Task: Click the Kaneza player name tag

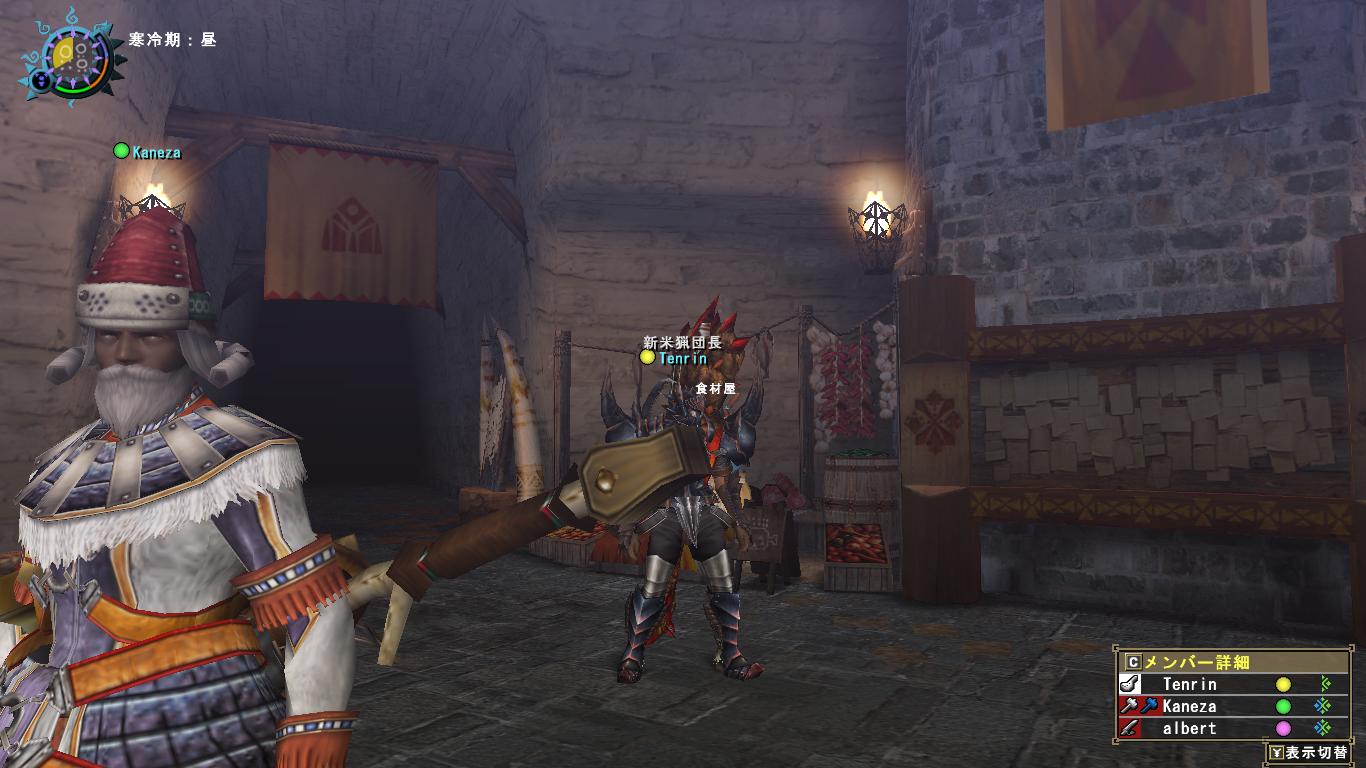Action: [155, 152]
